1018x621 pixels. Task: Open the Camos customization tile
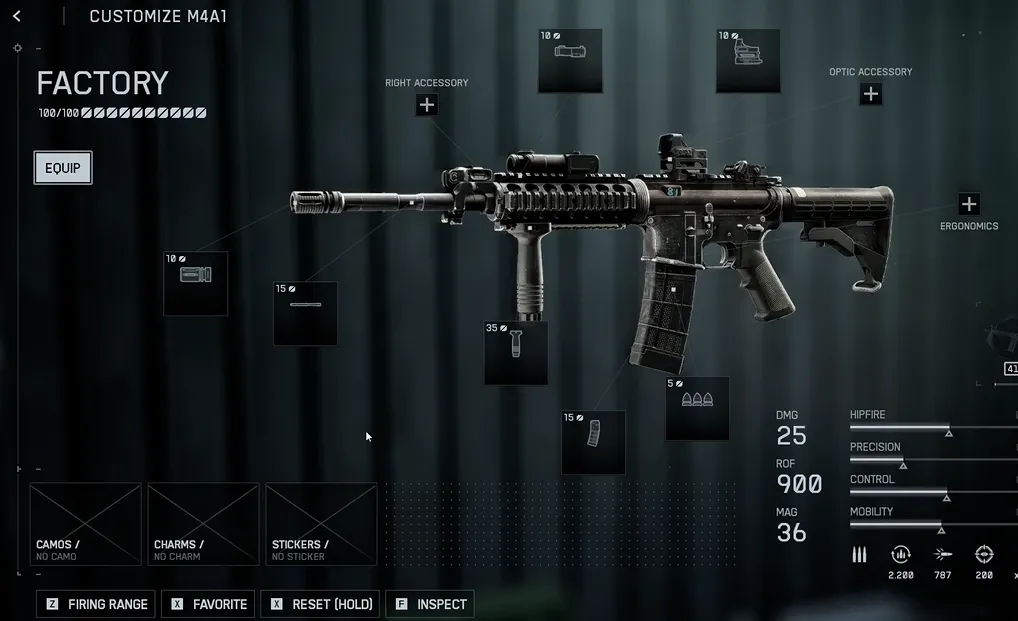pyautogui.click(x=86, y=524)
